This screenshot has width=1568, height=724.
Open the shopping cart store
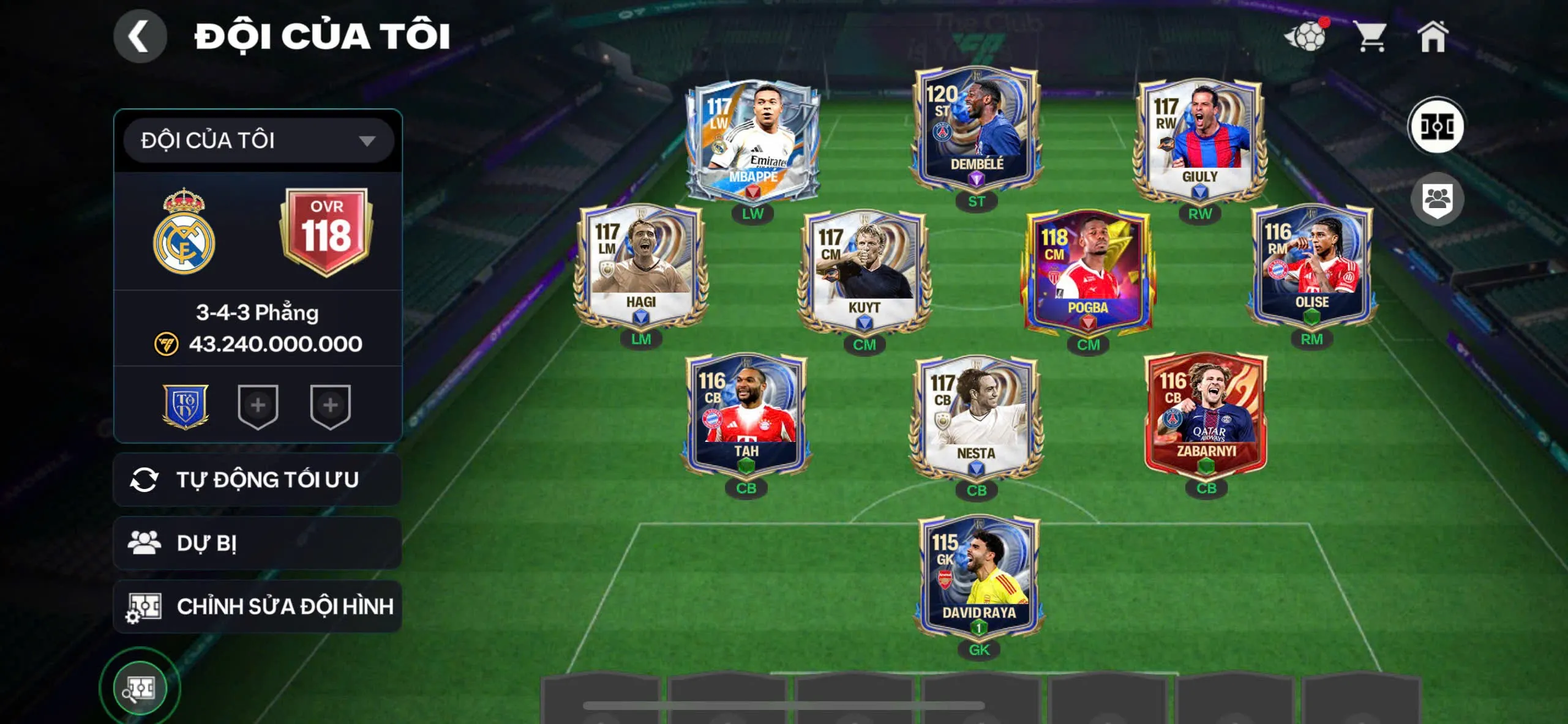pos(1370,37)
